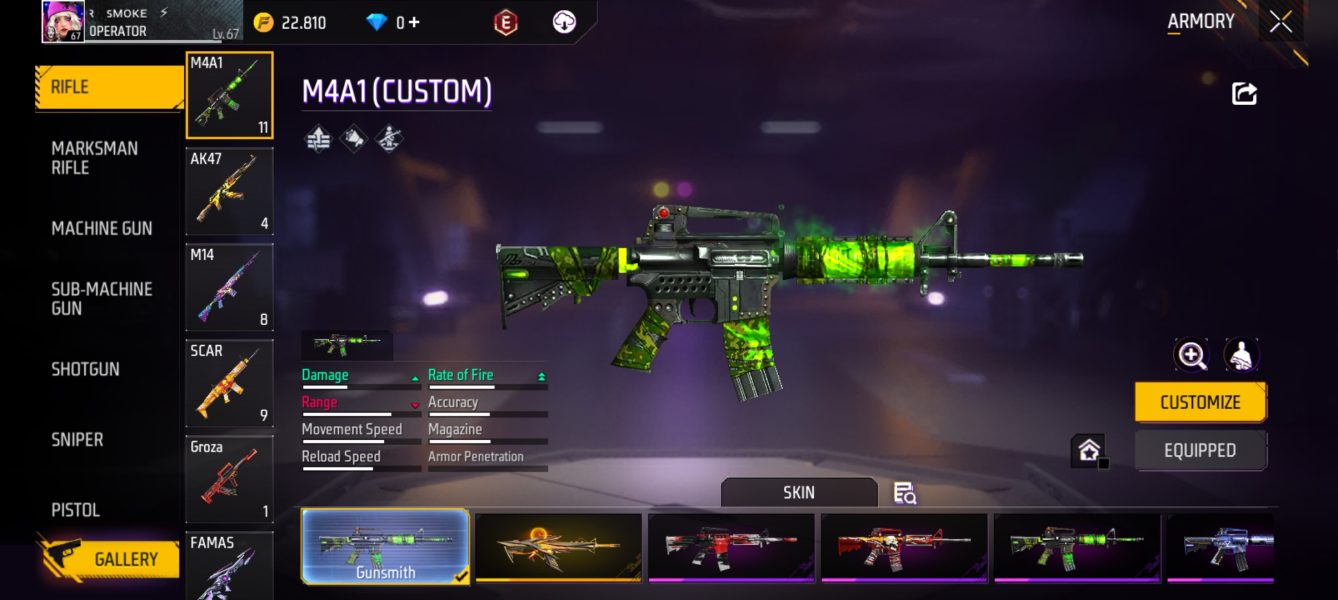The height and width of the screenshot is (600, 1338).
Task: Select the Sub-Machine Gun category
Action: pos(102,298)
